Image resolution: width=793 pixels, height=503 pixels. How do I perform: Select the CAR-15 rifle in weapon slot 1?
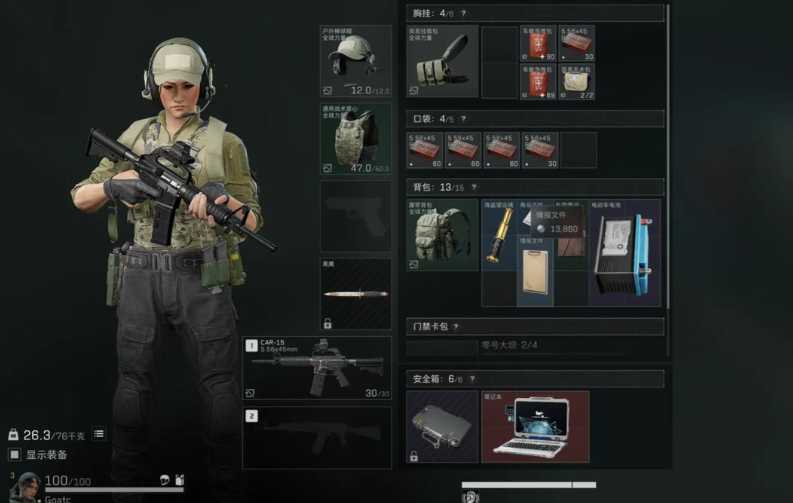click(x=317, y=368)
